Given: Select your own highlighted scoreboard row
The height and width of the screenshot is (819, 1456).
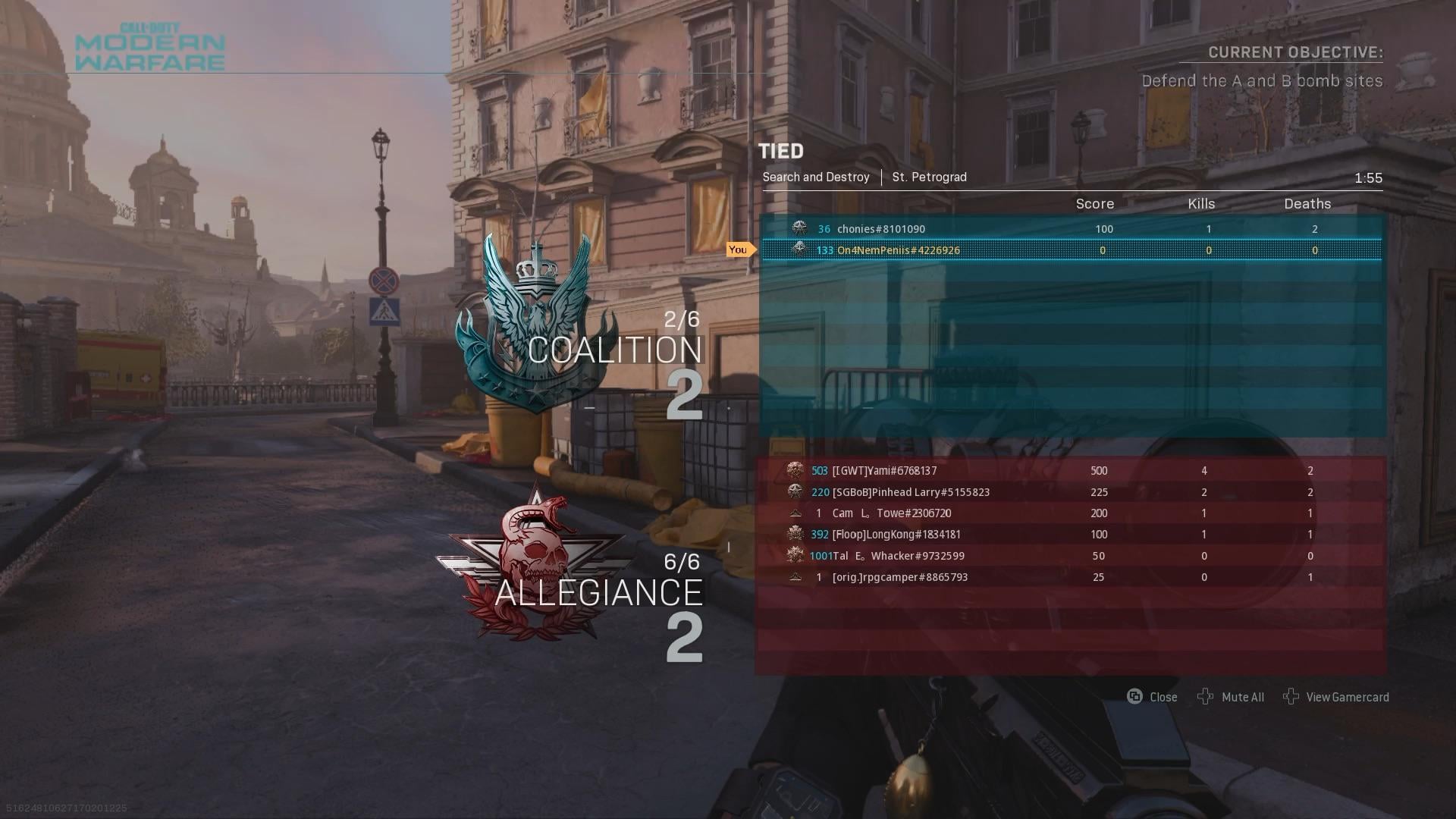Looking at the screenshot, I should (1071, 250).
